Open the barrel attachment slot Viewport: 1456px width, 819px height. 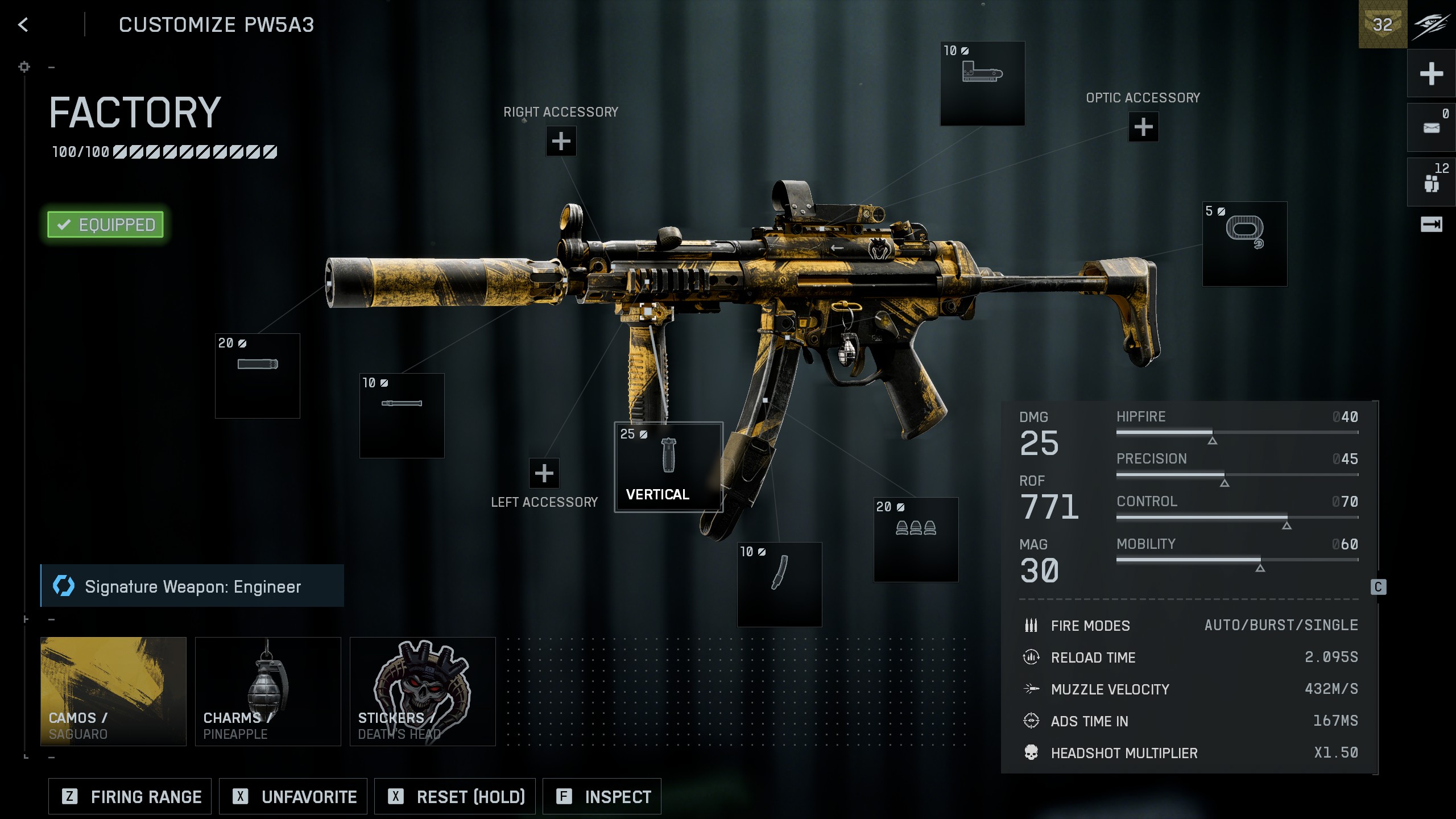click(x=402, y=416)
